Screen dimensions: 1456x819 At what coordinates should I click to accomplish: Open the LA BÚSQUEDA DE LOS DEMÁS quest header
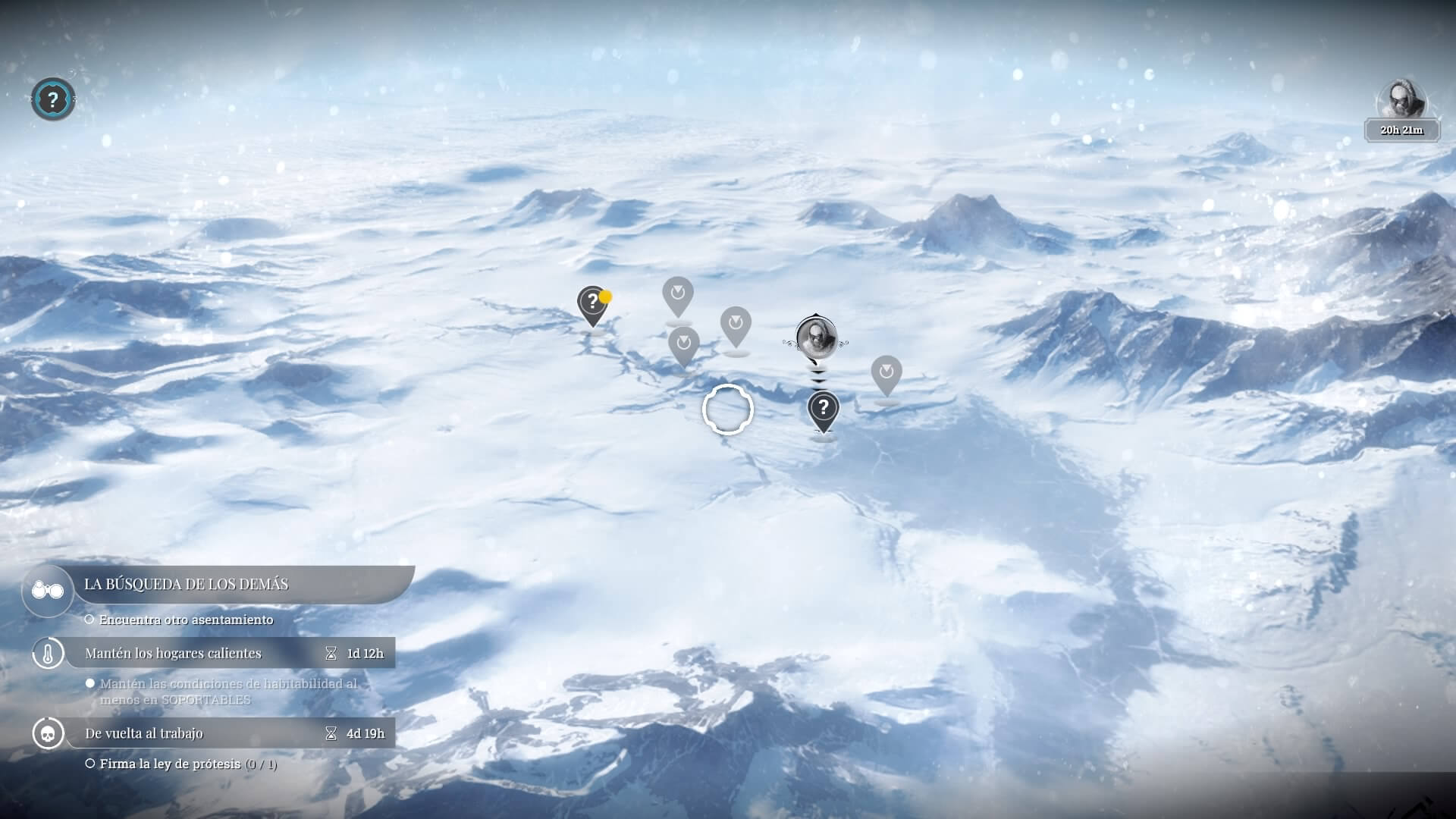click(186, 585)
